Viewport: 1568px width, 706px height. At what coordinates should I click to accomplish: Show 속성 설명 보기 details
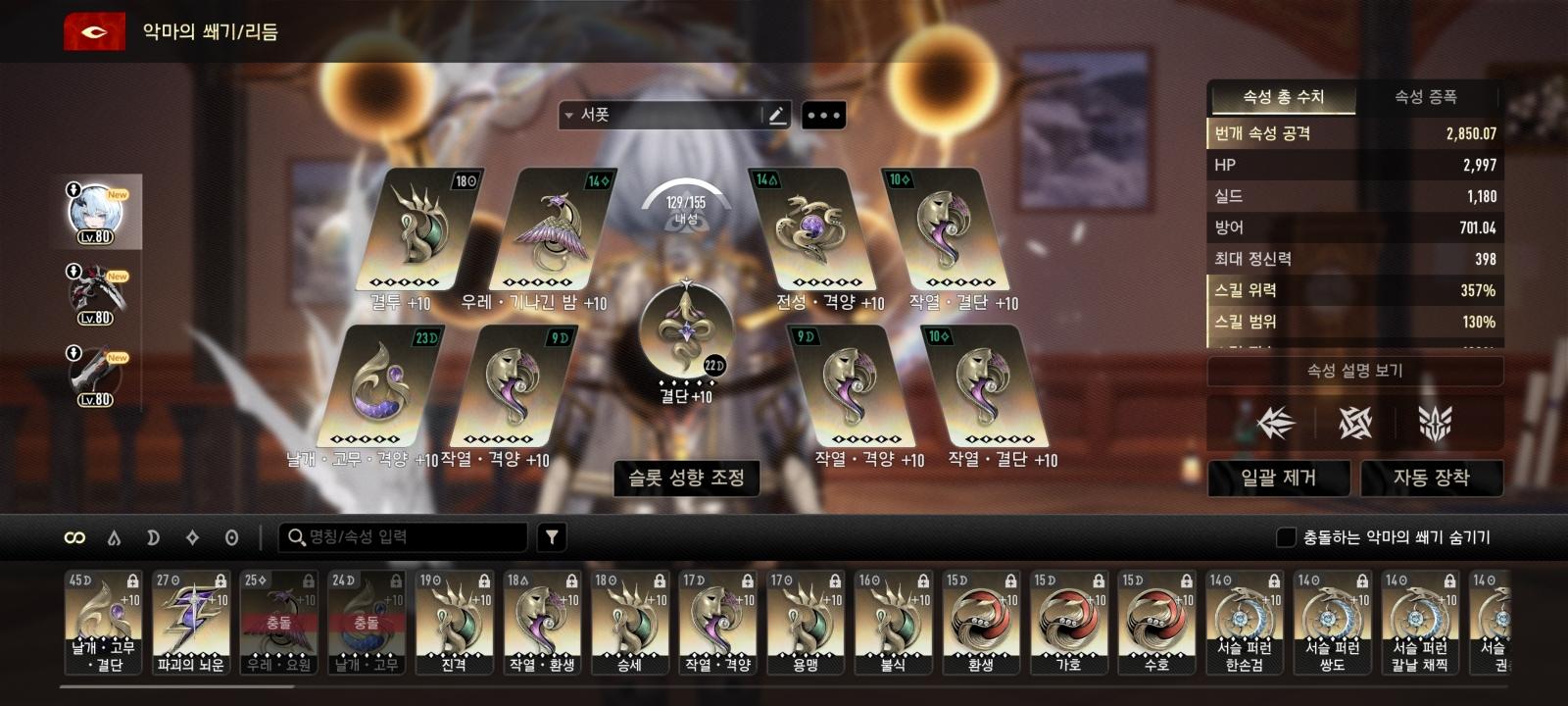[x=1354, y=371]
